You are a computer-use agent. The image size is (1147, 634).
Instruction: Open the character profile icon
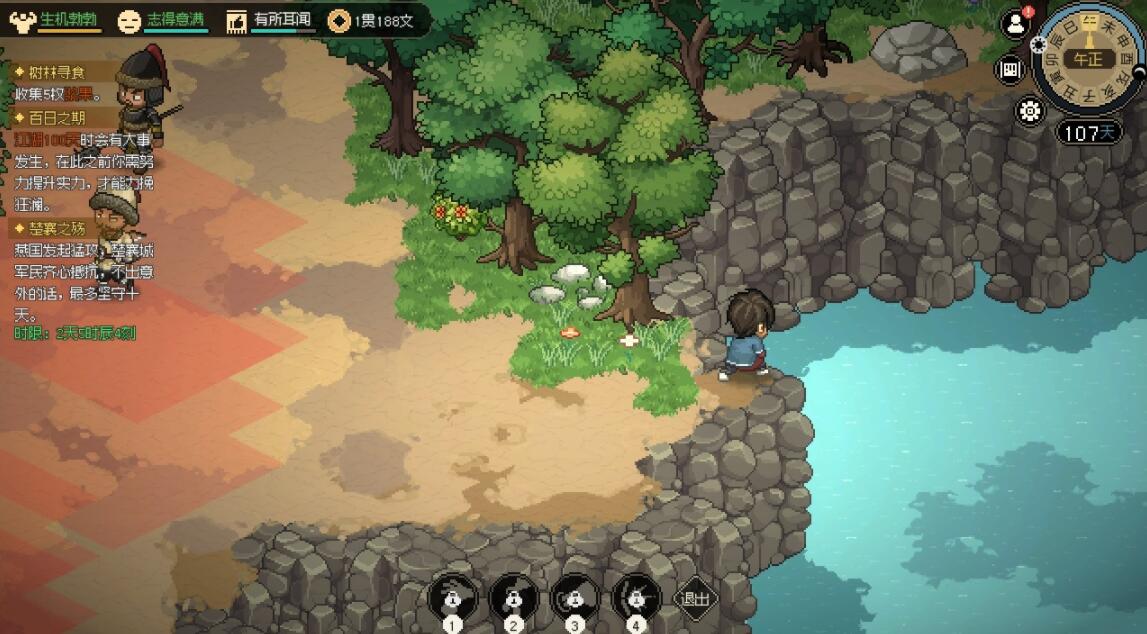click(1016, 25)
